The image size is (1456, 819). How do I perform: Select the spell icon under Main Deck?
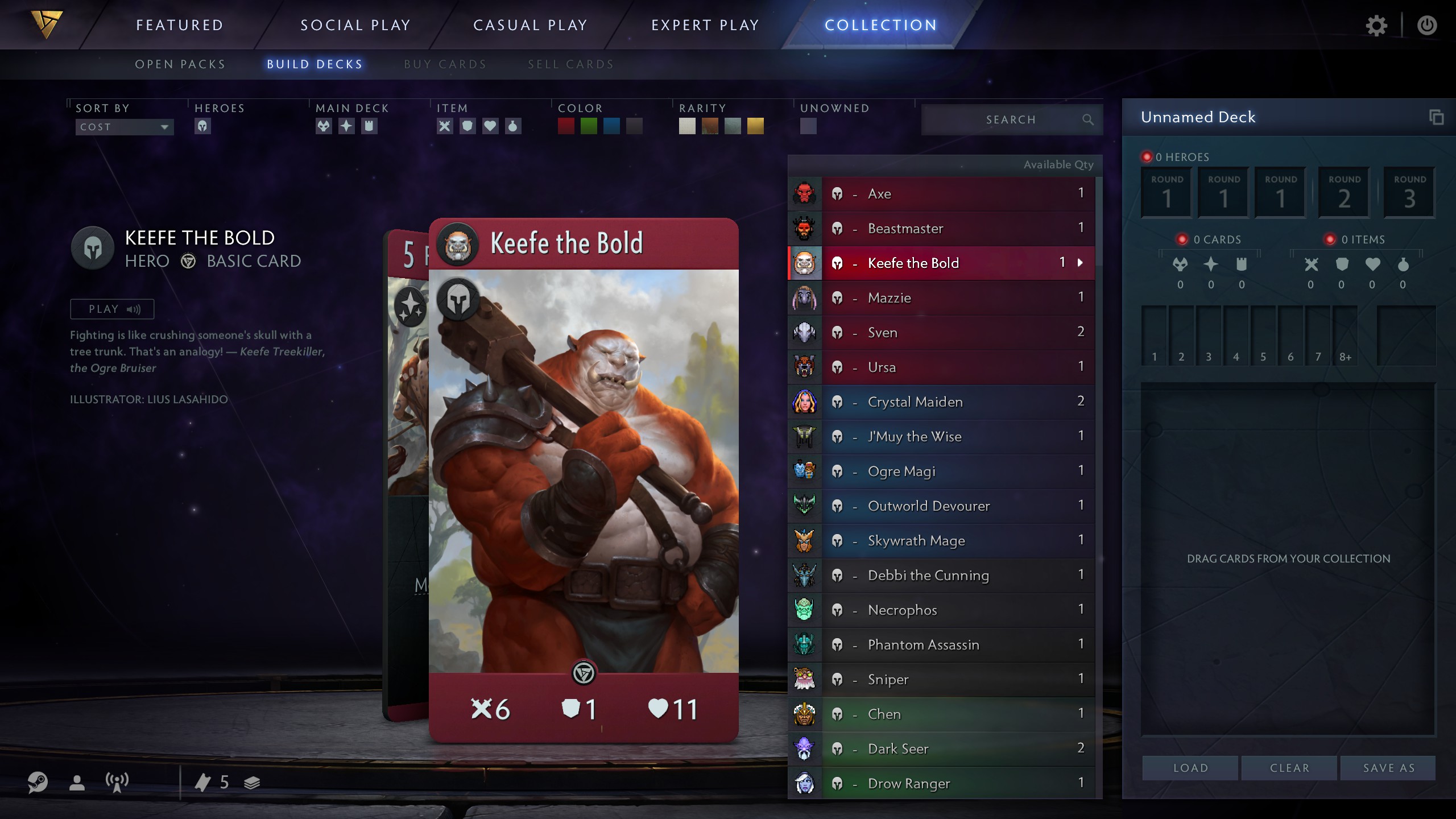click(x=346, y=126)
